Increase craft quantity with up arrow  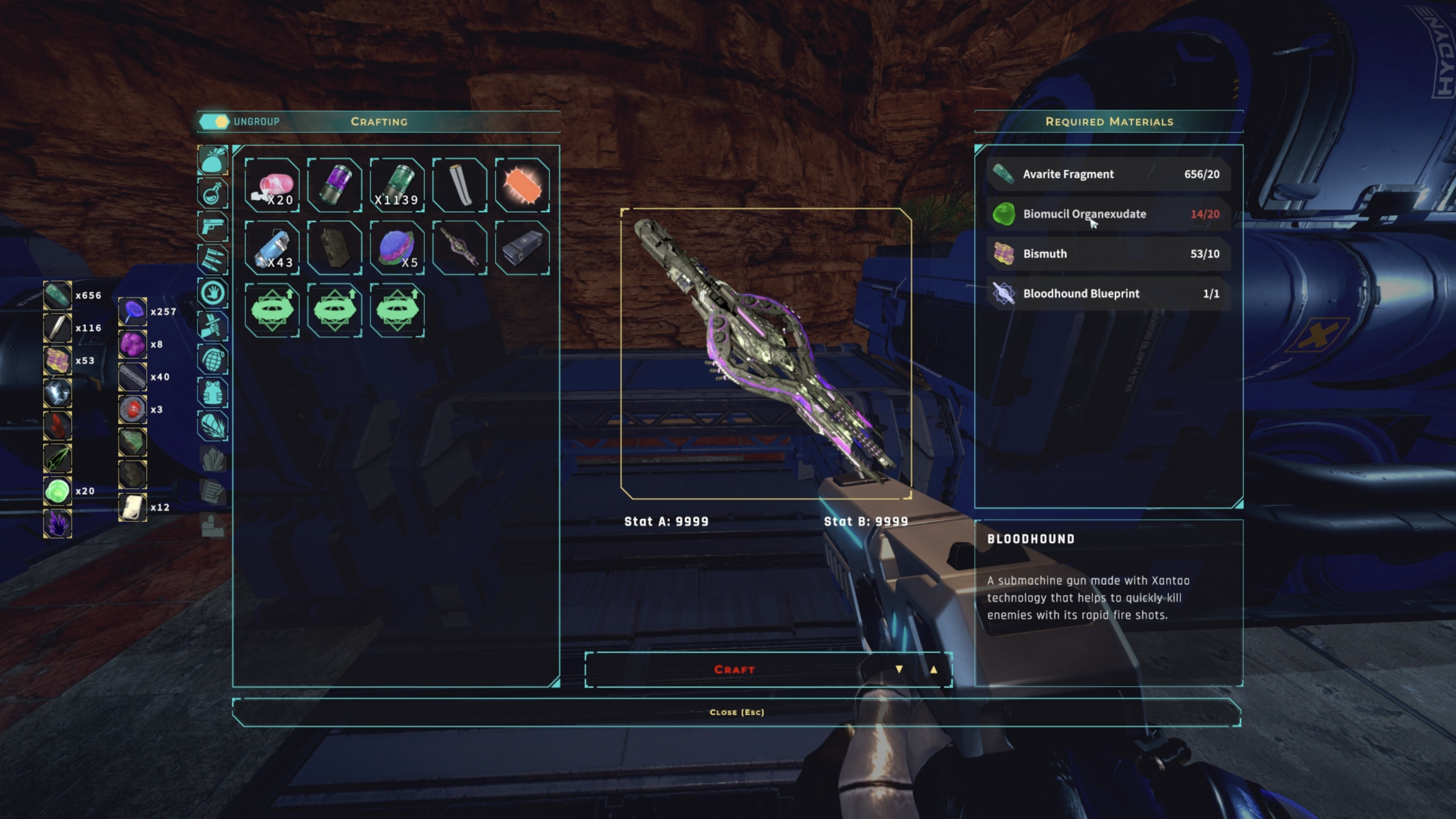pos(933,670)
